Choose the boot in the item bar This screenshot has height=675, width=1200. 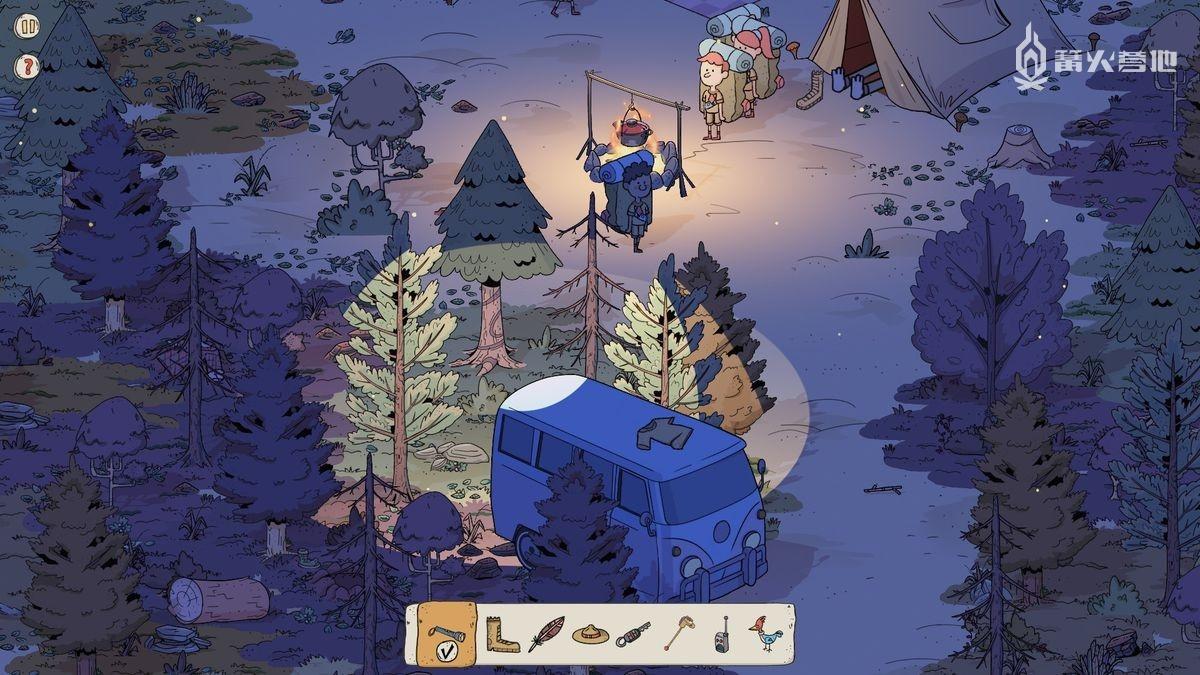(501, 634)
